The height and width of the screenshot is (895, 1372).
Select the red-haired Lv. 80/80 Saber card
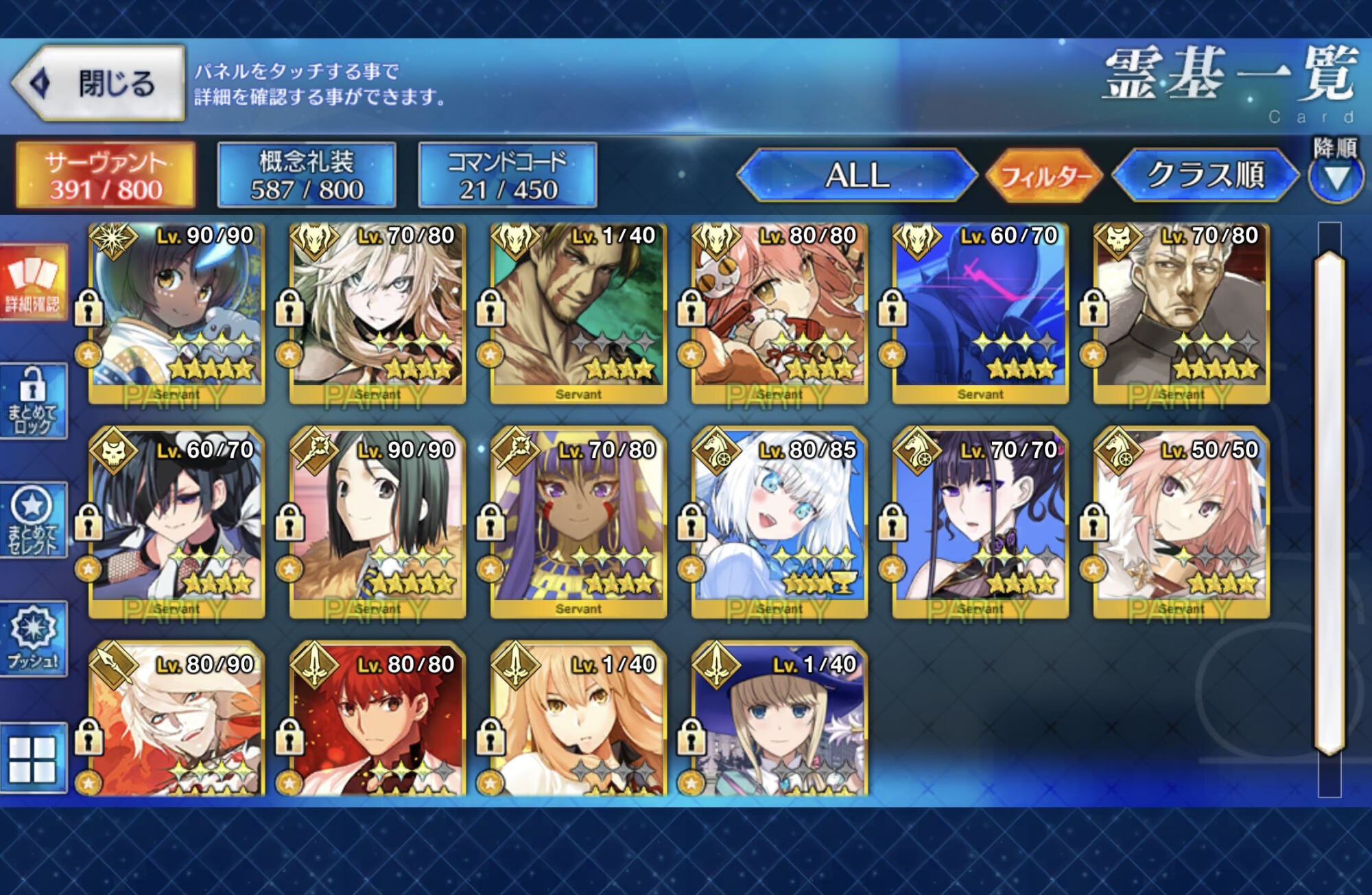pos(377,721)
